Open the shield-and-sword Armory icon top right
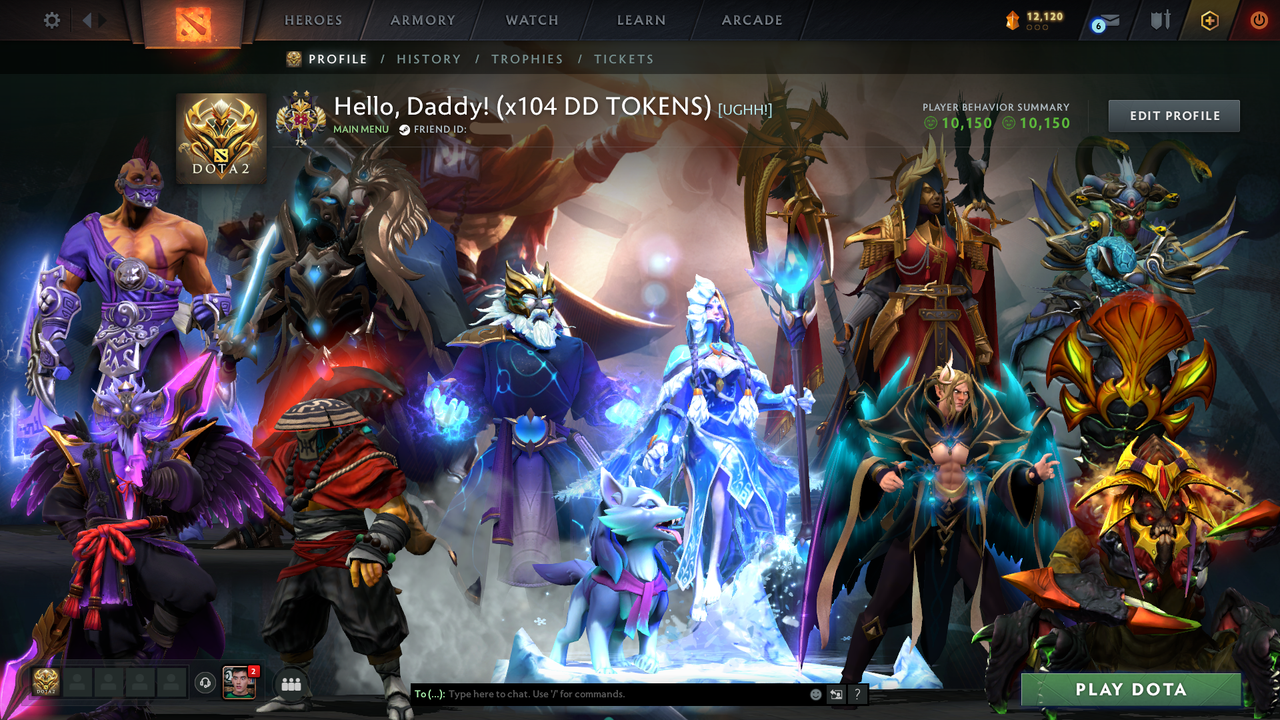 coord(1158,19)
